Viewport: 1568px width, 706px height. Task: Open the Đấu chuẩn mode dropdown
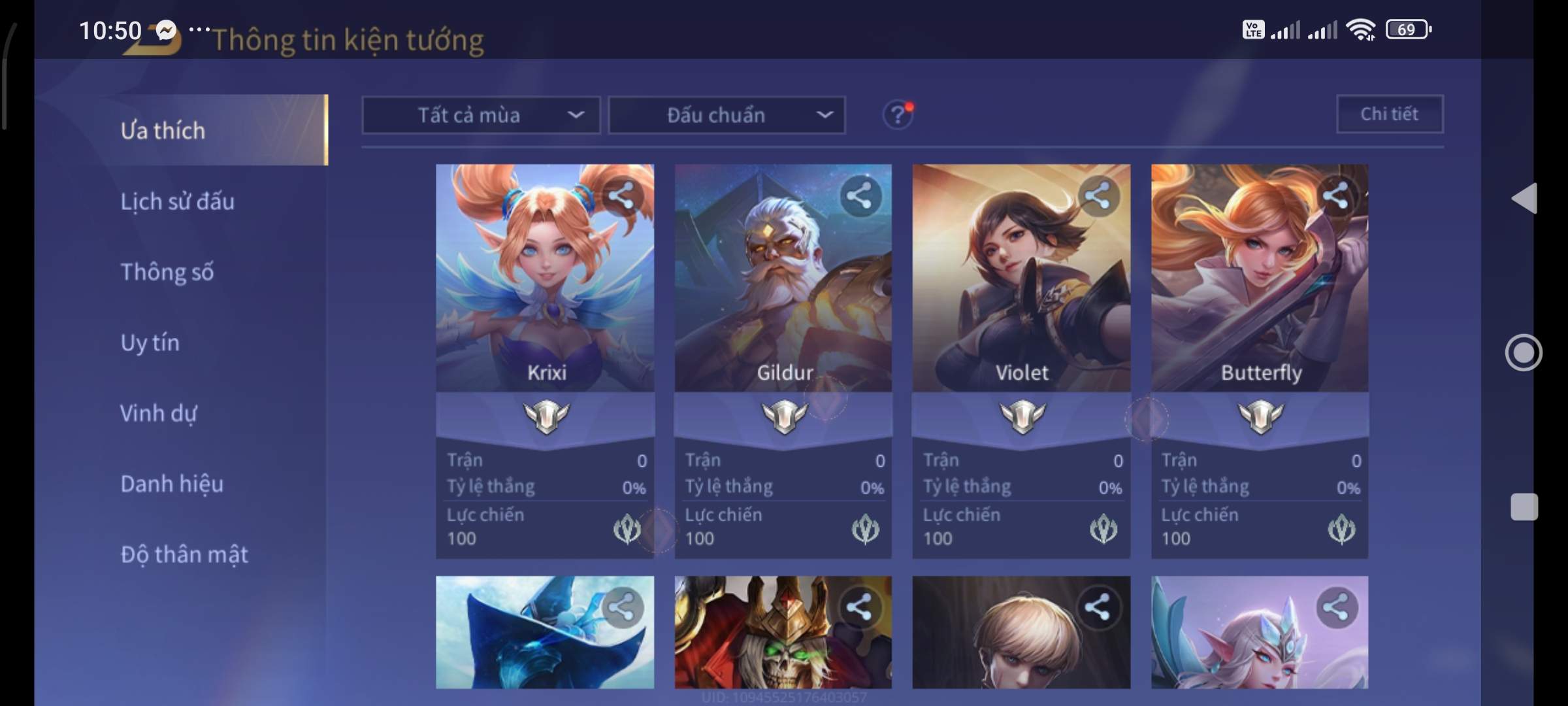[727, 116]
